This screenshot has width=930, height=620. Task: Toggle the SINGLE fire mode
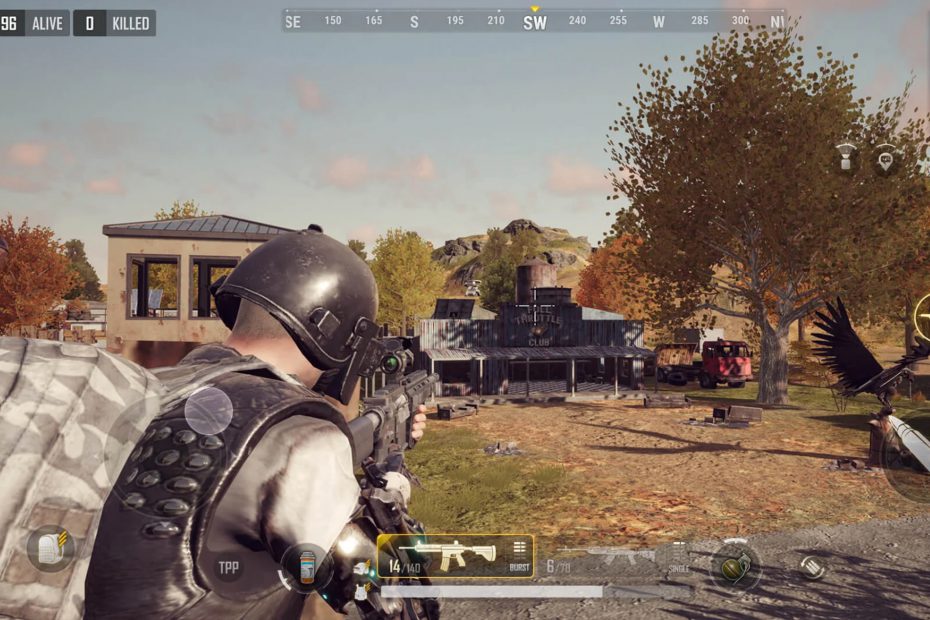tap(678, 555)
